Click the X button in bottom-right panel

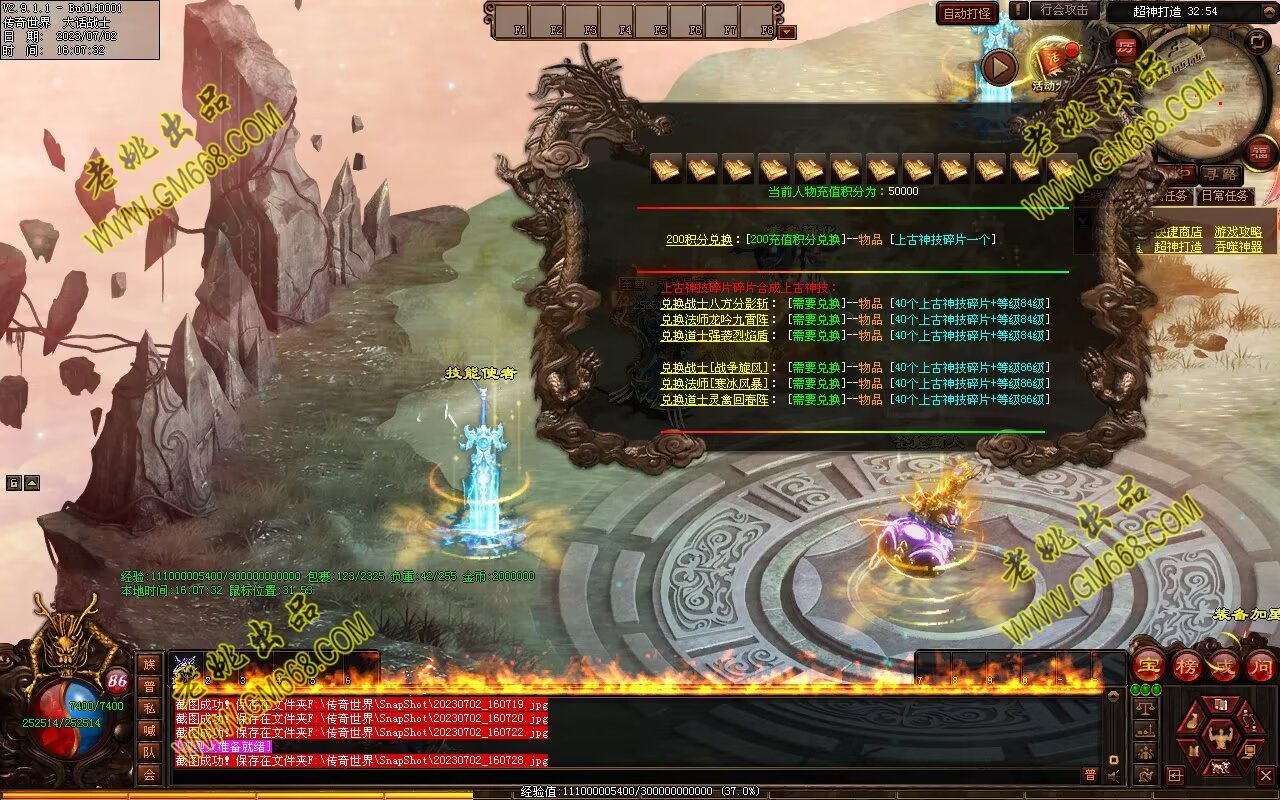tap(1265, 775)
